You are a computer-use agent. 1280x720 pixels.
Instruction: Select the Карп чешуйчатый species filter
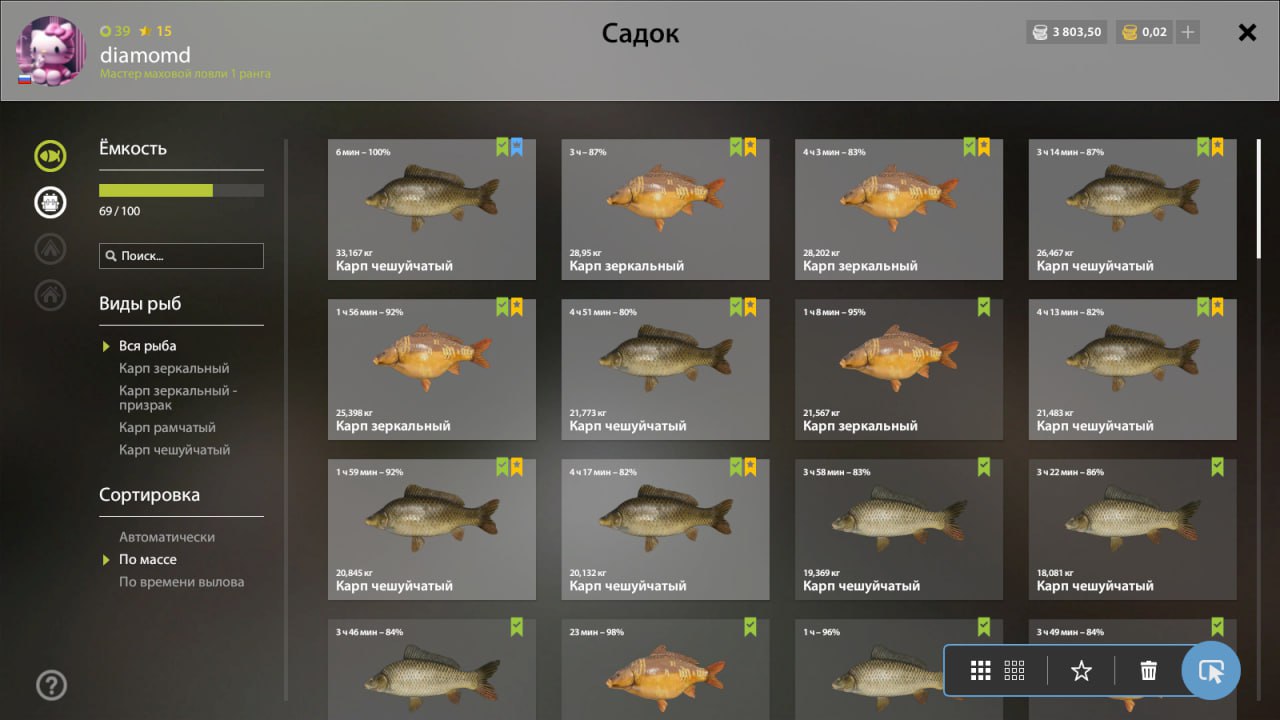point(174,450)
